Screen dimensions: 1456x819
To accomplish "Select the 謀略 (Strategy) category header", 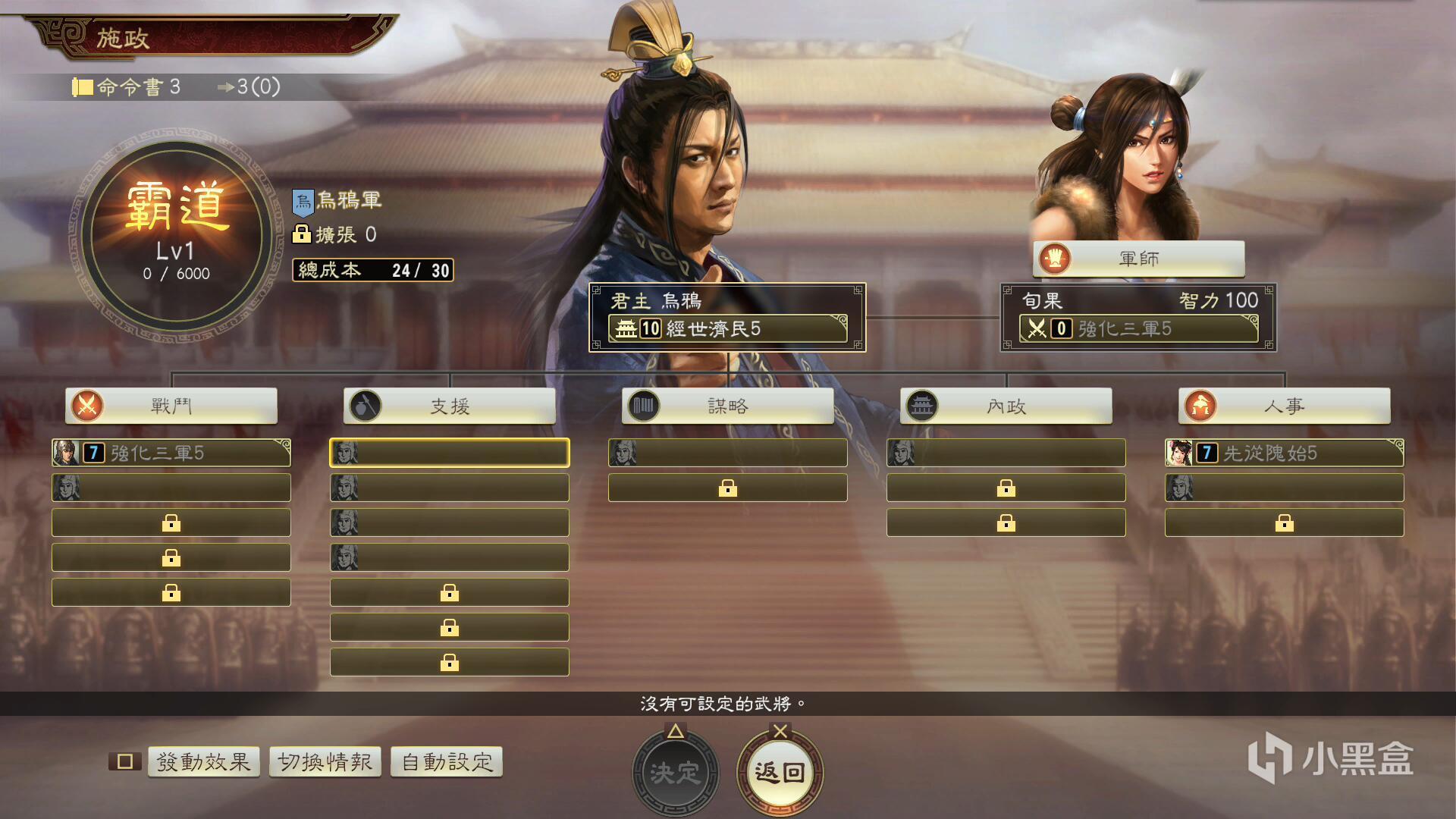I will pyautogui.click(x=728, y=406).
